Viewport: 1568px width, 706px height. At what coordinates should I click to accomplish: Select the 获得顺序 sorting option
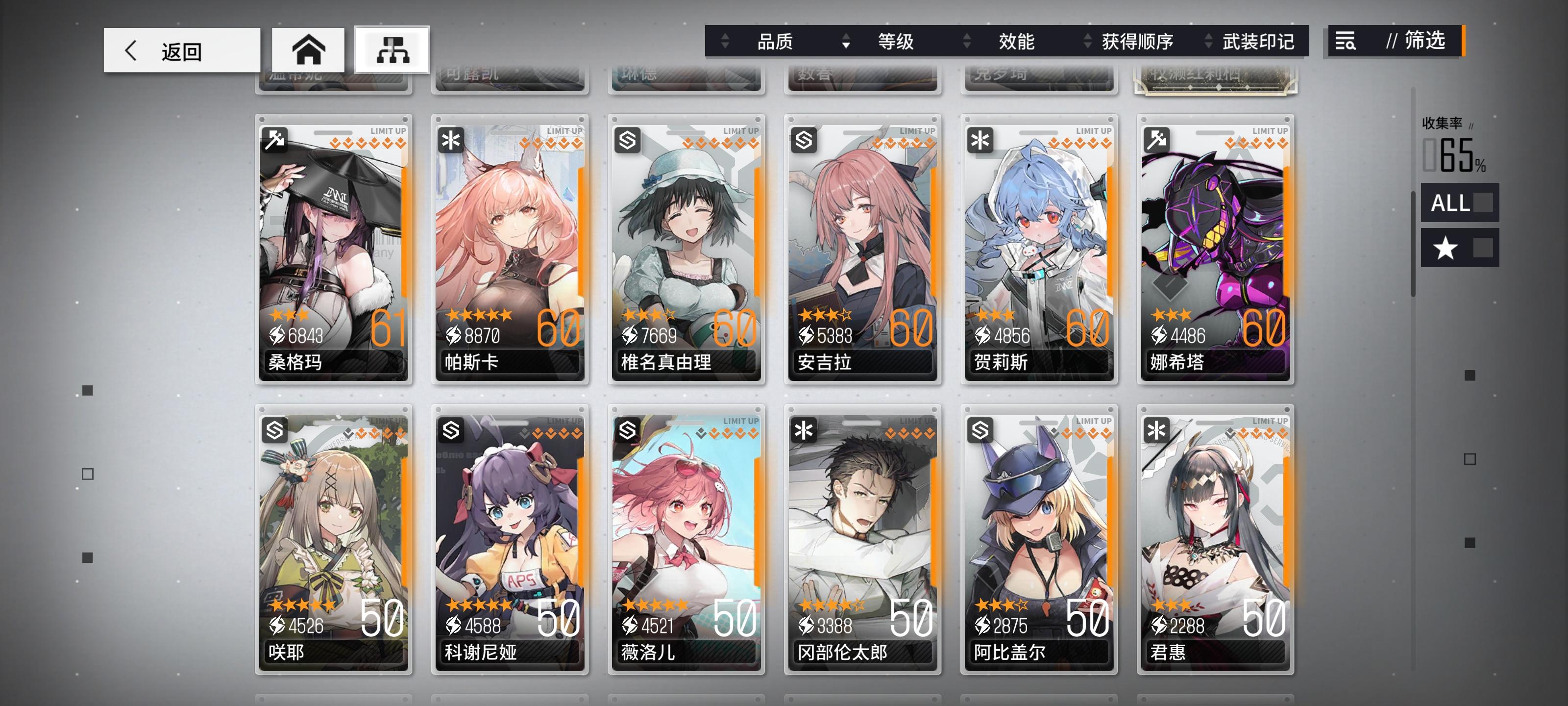tap(1136, 41)
